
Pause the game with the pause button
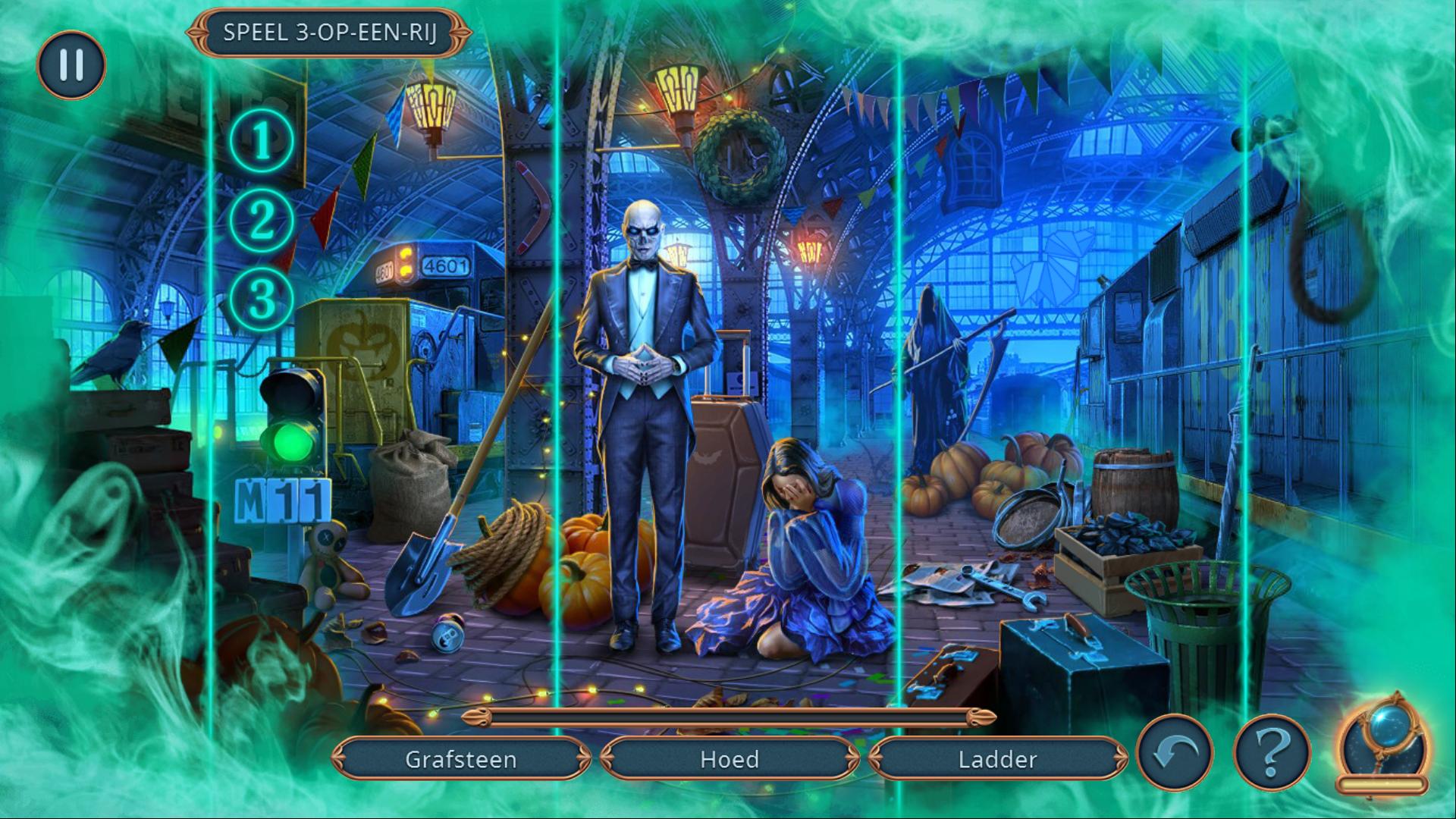71,65
